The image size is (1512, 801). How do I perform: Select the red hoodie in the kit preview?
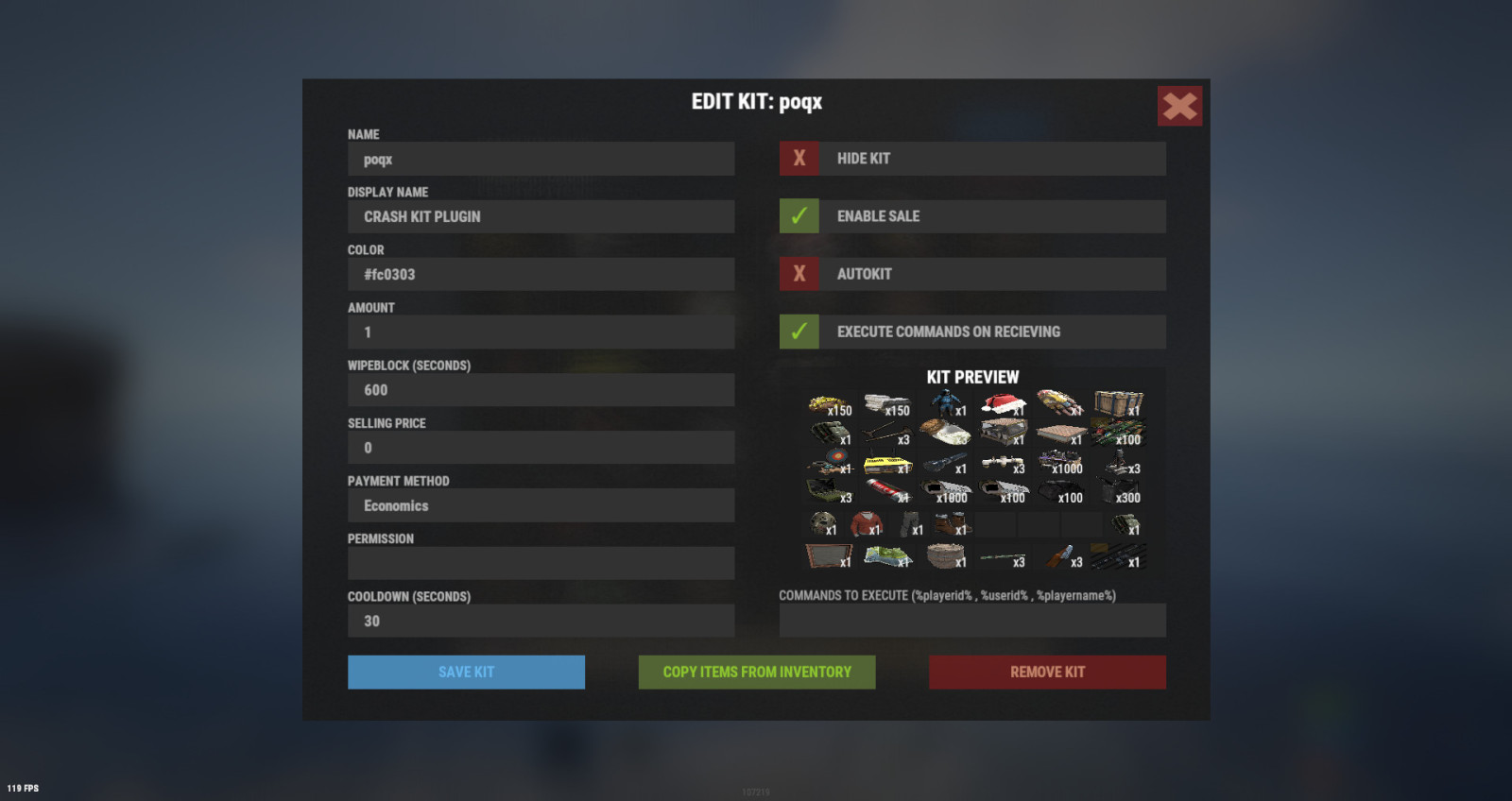(866, 524)
